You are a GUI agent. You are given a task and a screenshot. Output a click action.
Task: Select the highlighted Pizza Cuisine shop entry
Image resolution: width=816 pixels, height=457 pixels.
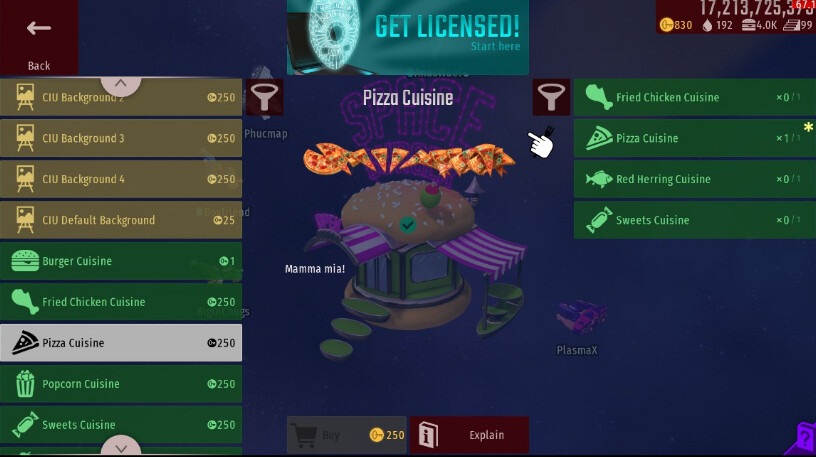(x=121, y=343)
